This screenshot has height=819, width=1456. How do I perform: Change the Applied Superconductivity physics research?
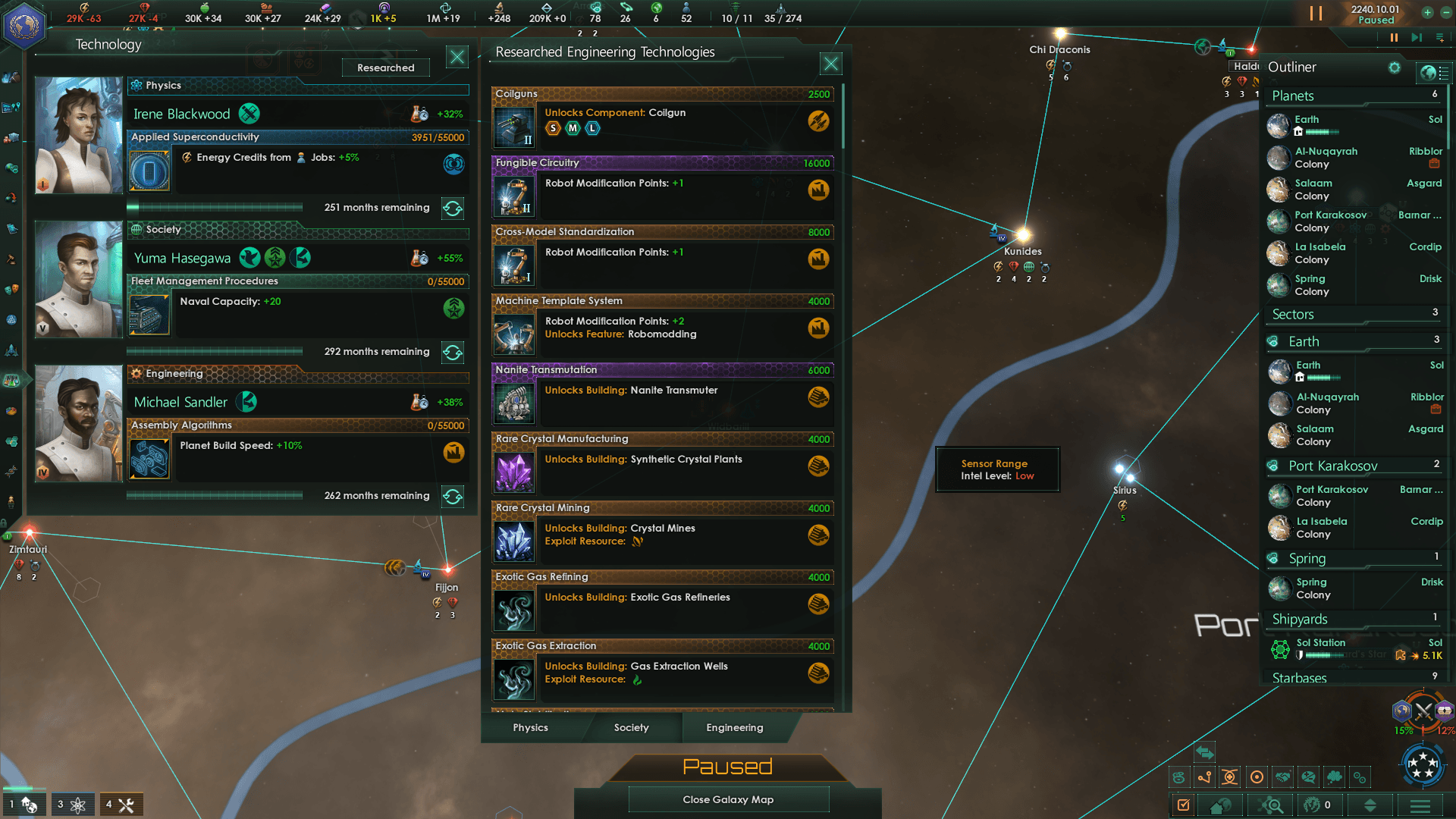pos(453,208)
